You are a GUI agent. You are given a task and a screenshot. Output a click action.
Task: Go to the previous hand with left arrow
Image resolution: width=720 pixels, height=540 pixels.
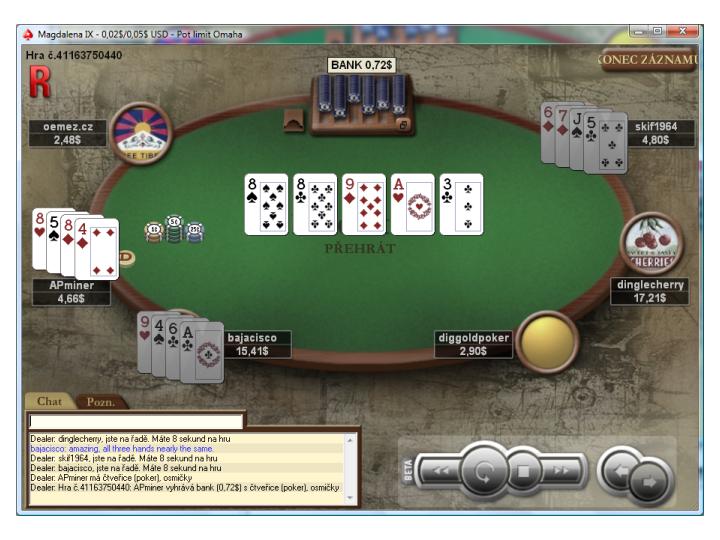[621, 469]
